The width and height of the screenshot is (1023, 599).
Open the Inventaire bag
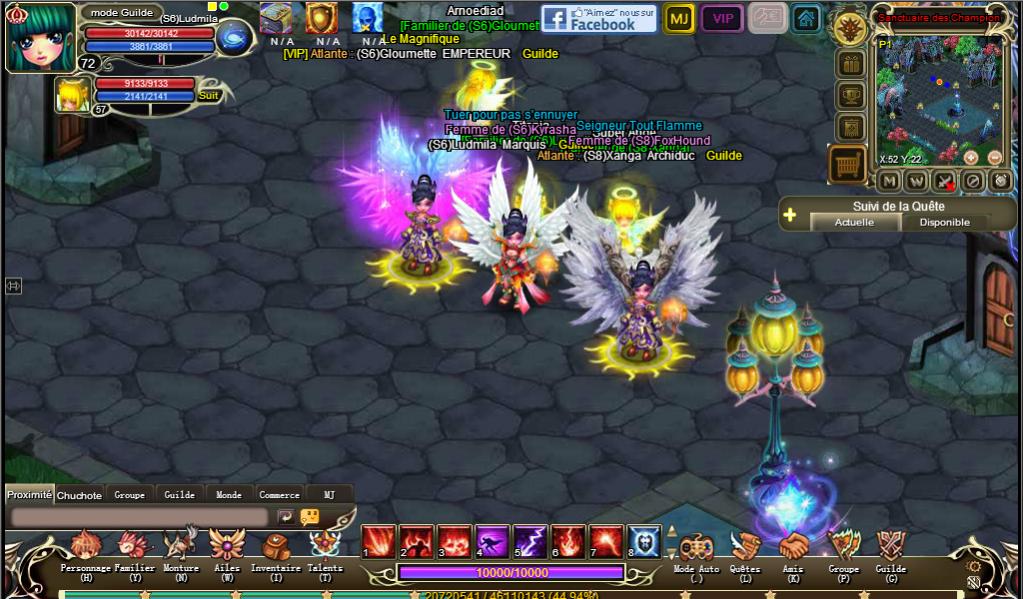[275, 549]
